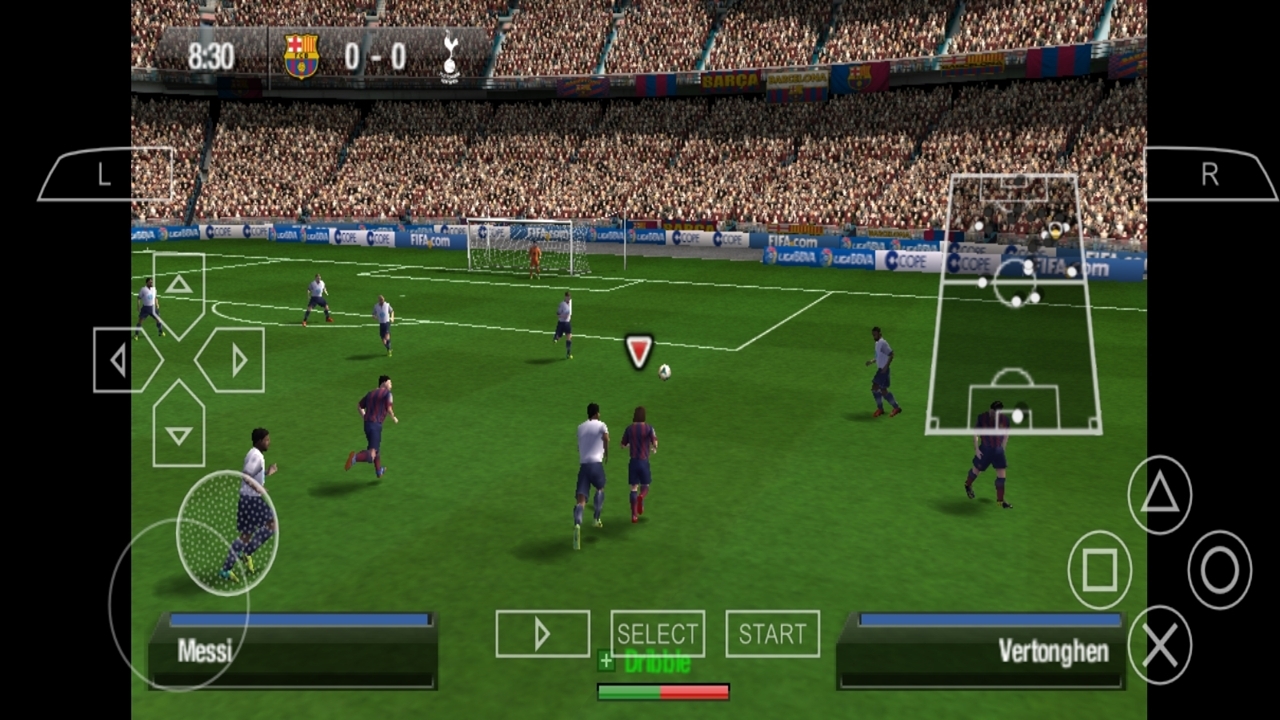The width and height of the screenshot is (1280, 720).
Task: Tap the fast-forward play arrow button
Action: coord(542,634)
